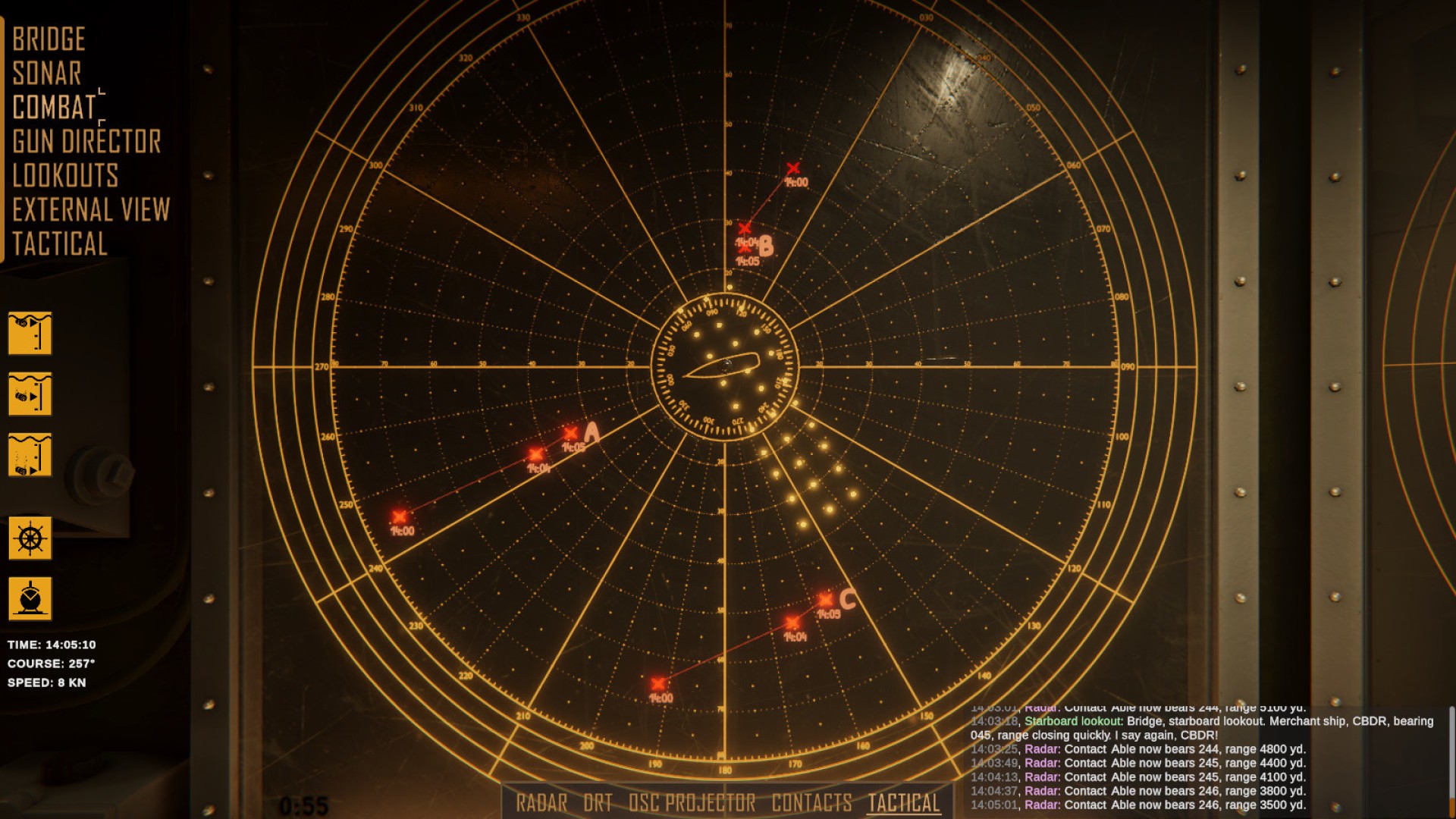1456x819 pixels.
Task: Switch to the Radar tab
Action: click(541, 803)
